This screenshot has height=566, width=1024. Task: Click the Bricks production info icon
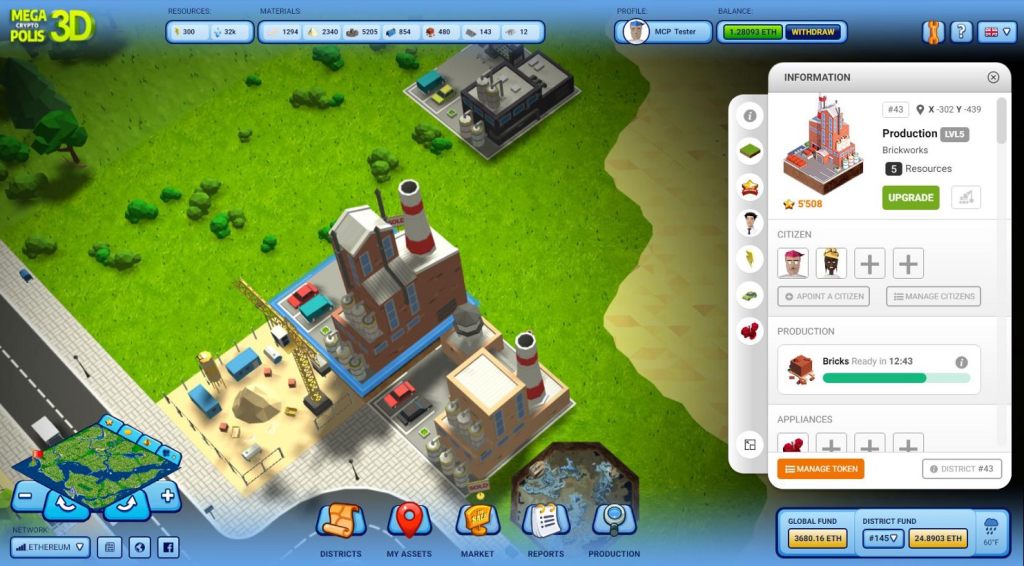click(x=961, y=362)
